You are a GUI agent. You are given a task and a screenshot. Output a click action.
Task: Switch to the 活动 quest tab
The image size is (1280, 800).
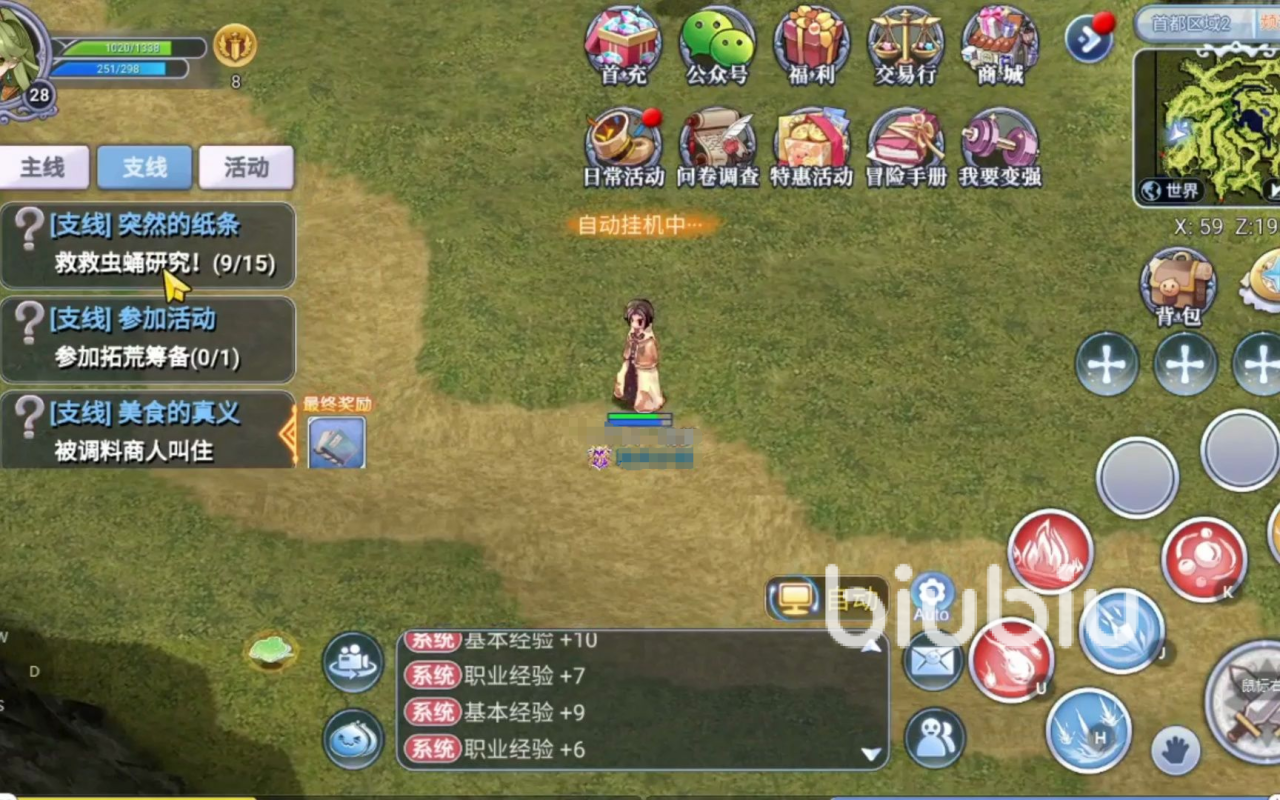click(x=246, y=167)
